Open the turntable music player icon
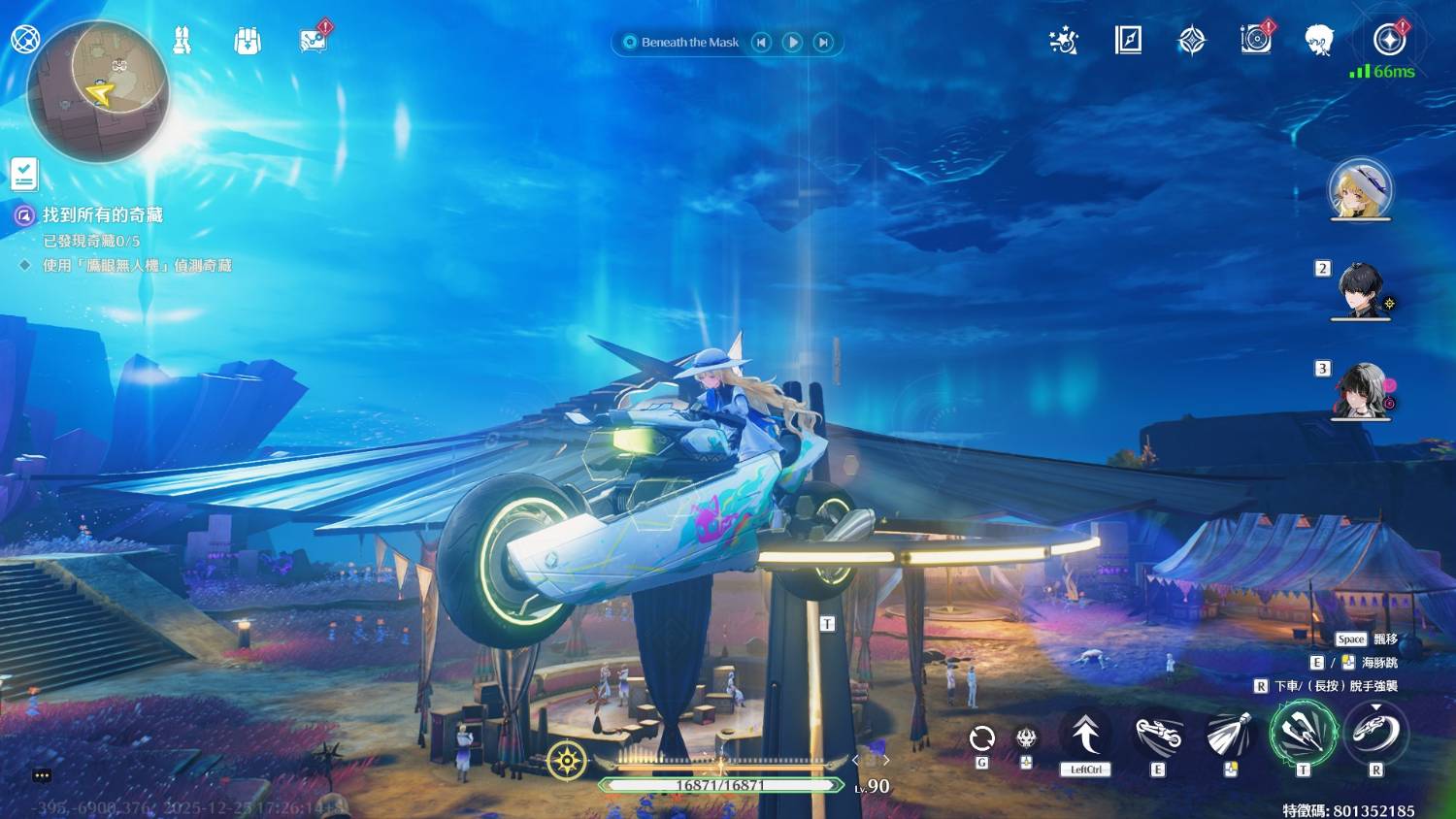Viewport: 1456px width, 819px height. point(1255,40)
